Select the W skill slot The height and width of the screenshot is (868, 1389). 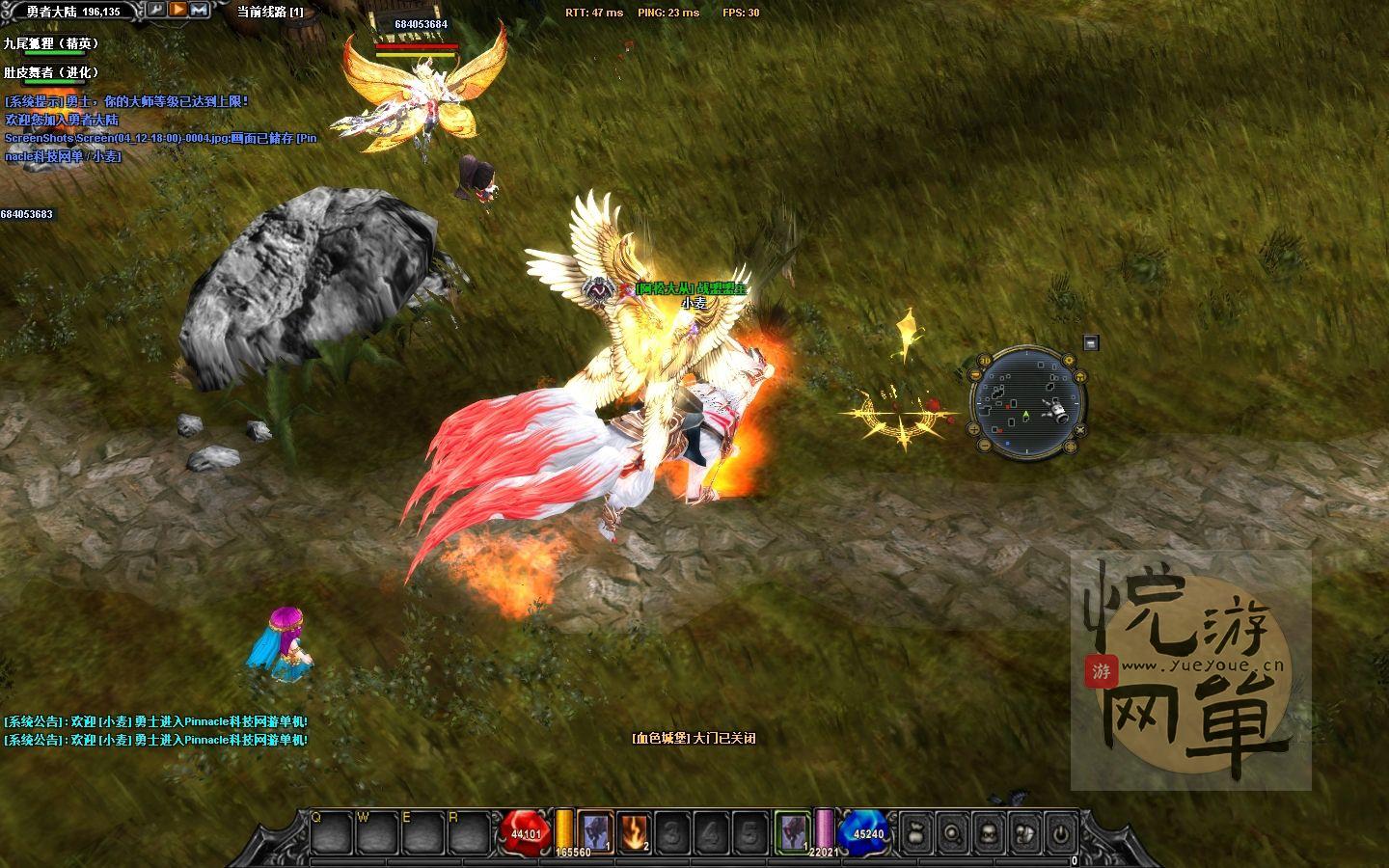click(x=377, y=831)
